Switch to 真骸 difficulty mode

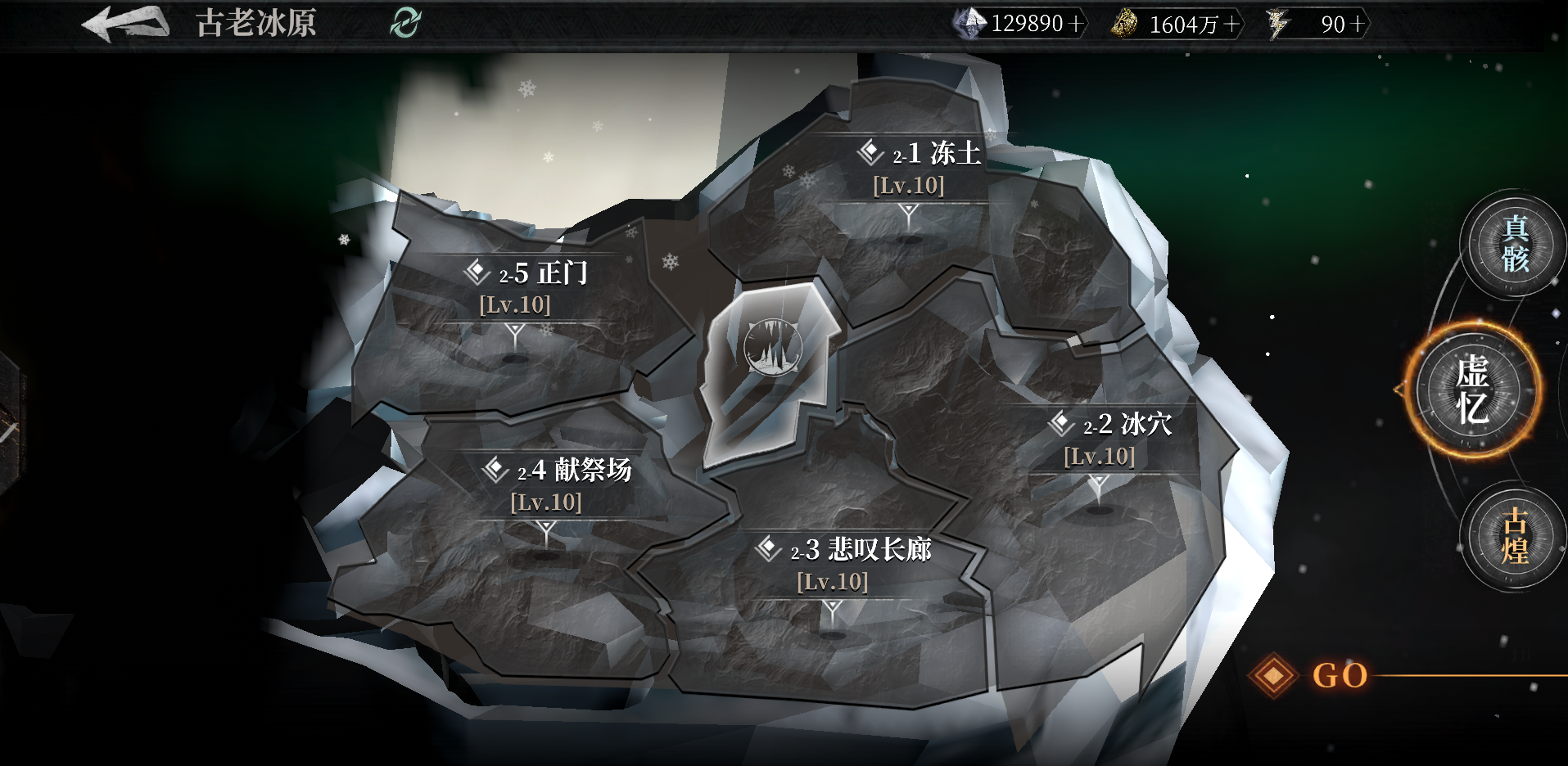coord(1514,244)
